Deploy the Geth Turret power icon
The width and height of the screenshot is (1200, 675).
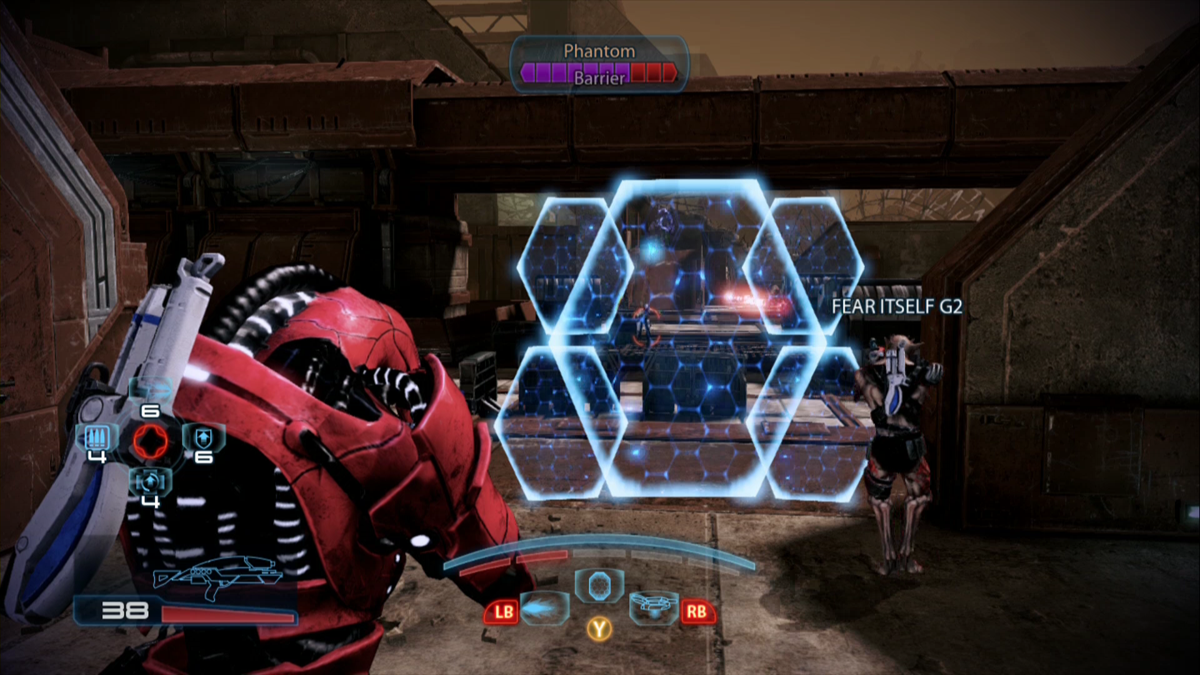click(653, 607)
